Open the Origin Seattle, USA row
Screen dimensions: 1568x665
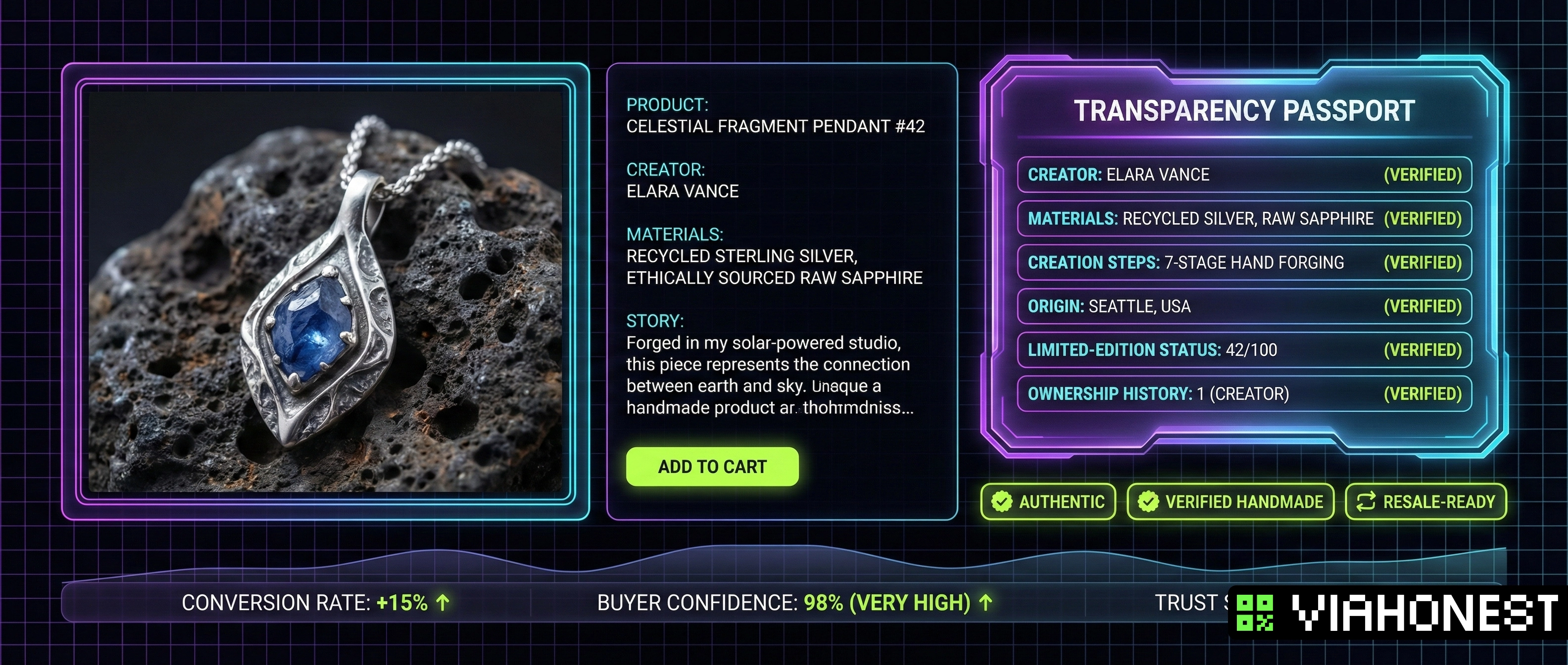[x=1244, y=306]
